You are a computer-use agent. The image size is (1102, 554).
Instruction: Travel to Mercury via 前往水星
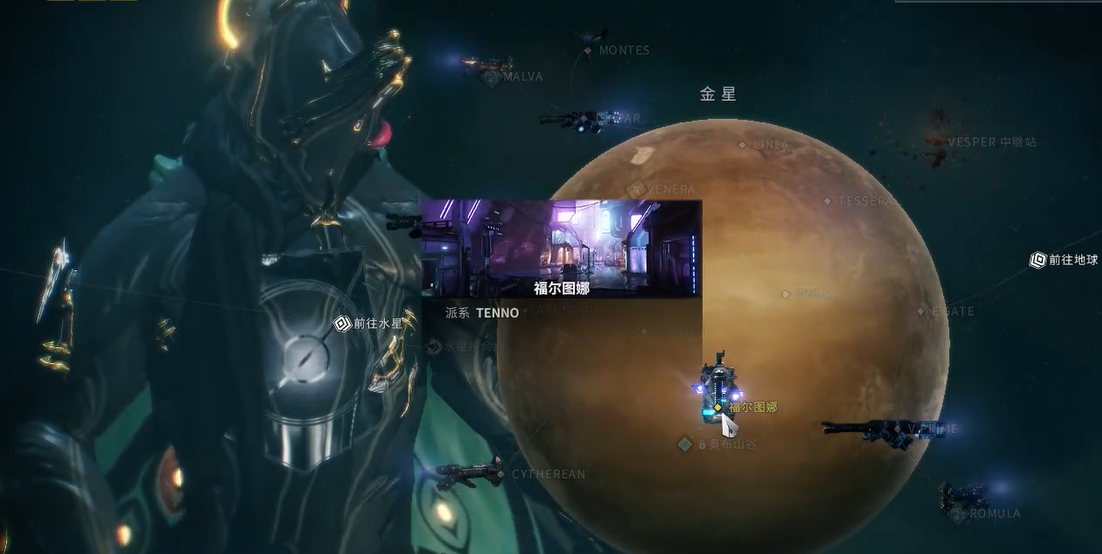342,324
